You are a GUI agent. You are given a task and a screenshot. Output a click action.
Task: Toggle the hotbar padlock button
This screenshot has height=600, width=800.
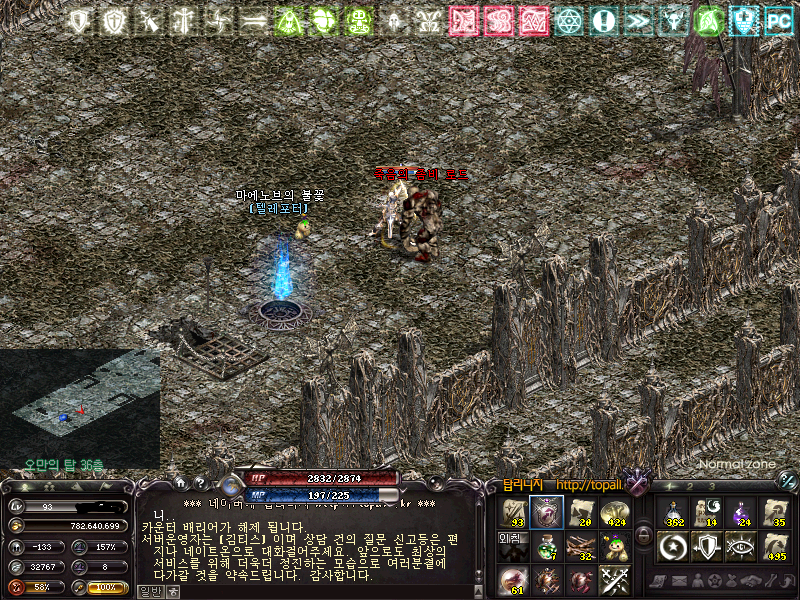pyautogui.click(x=644, y=534)
